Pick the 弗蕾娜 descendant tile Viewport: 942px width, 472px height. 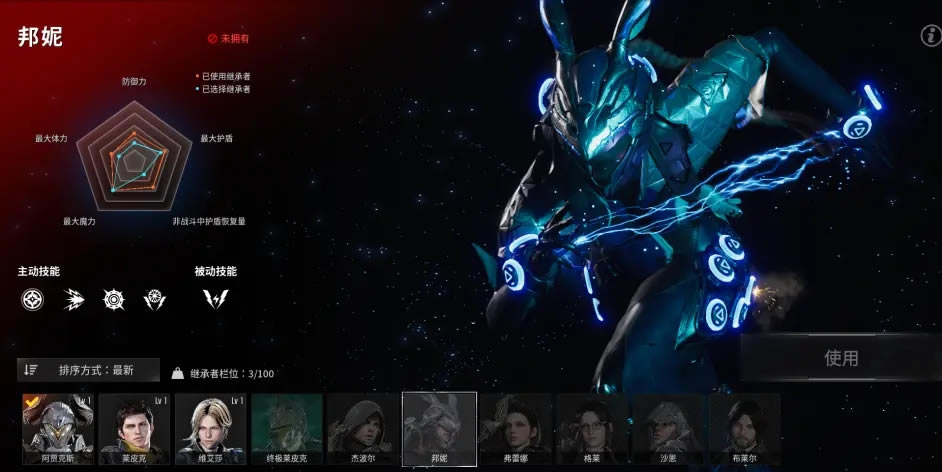[515, 428]
